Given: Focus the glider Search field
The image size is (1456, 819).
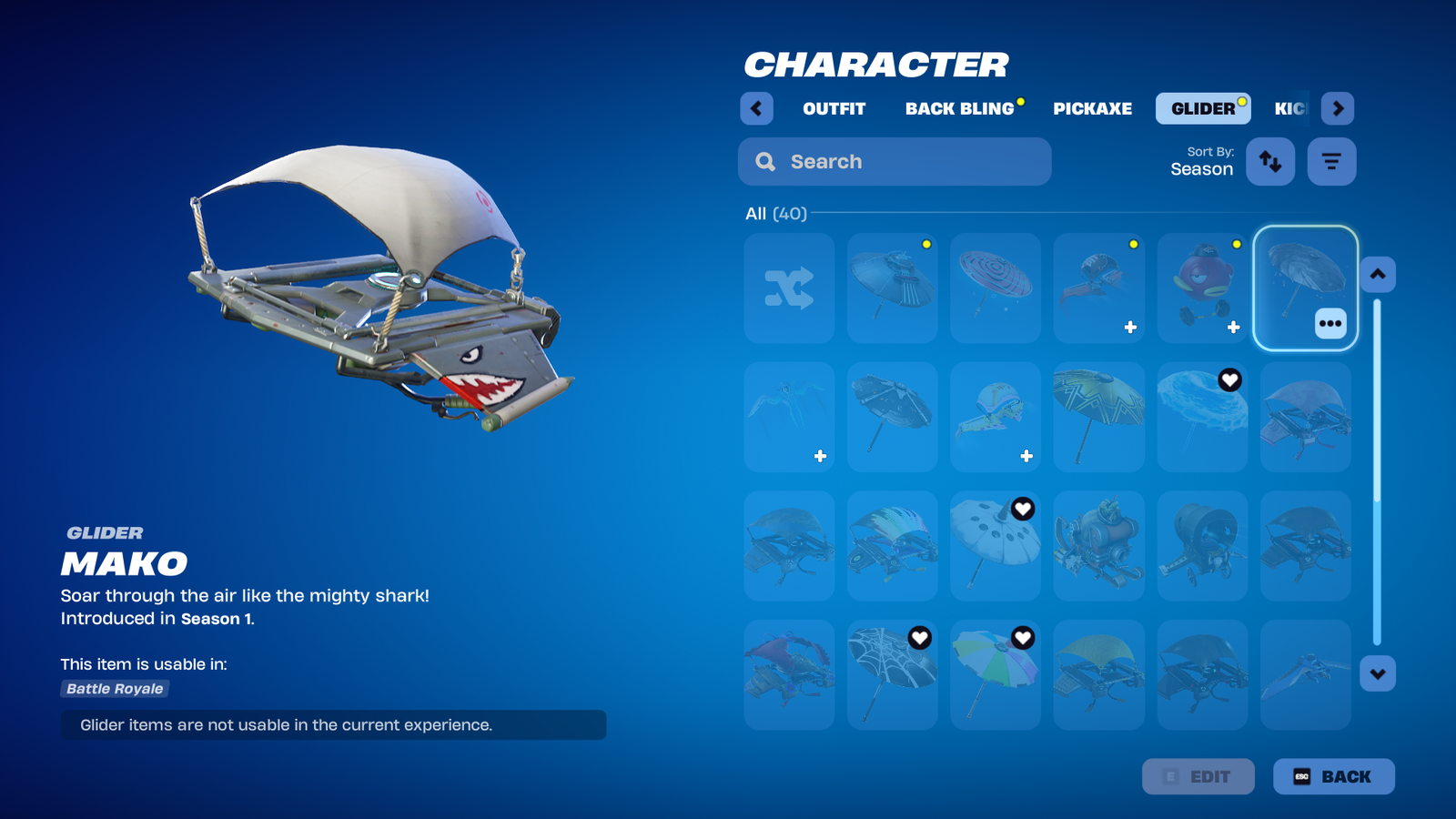Looking at the screenshot, I should [895, 162].
